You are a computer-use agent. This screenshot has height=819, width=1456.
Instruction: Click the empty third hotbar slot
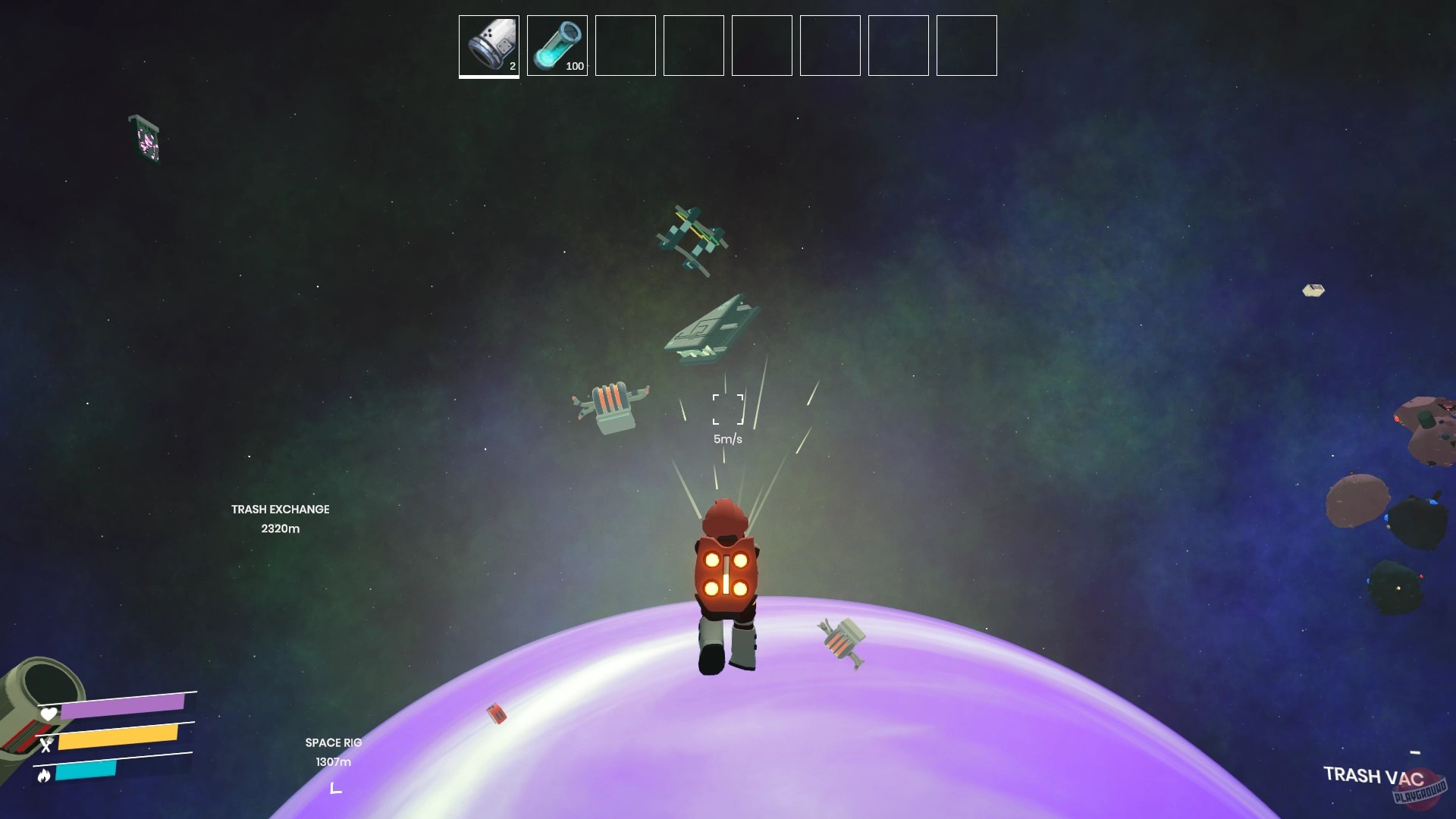coord(625,45)
